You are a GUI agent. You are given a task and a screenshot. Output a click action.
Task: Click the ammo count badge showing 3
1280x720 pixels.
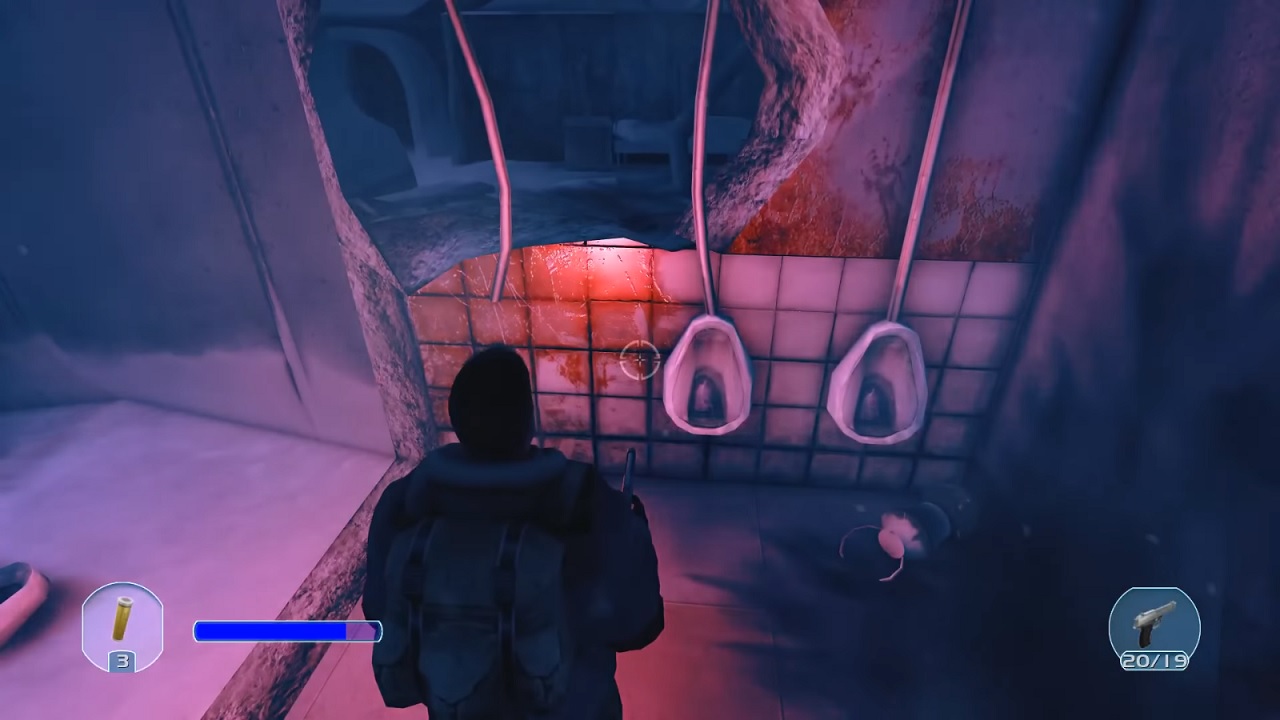pos(123,663)
